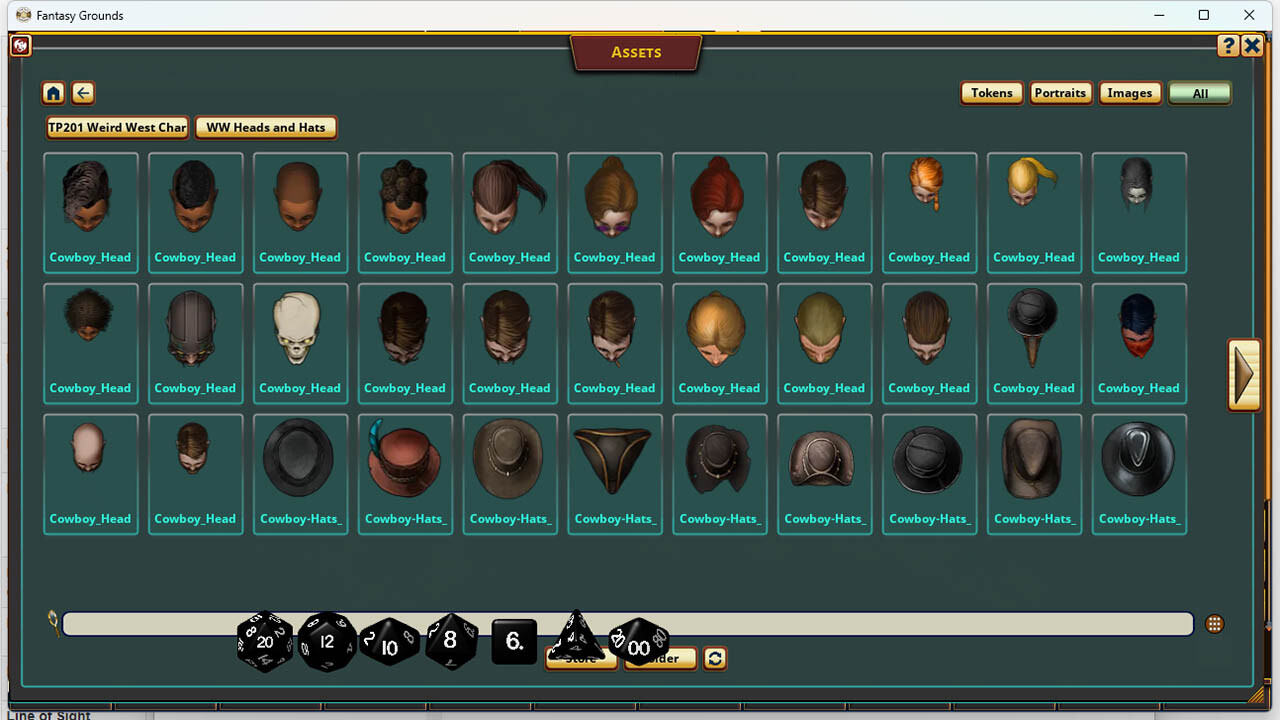Open the radial menu icon right of chat bar

[x=1214, y=622]
